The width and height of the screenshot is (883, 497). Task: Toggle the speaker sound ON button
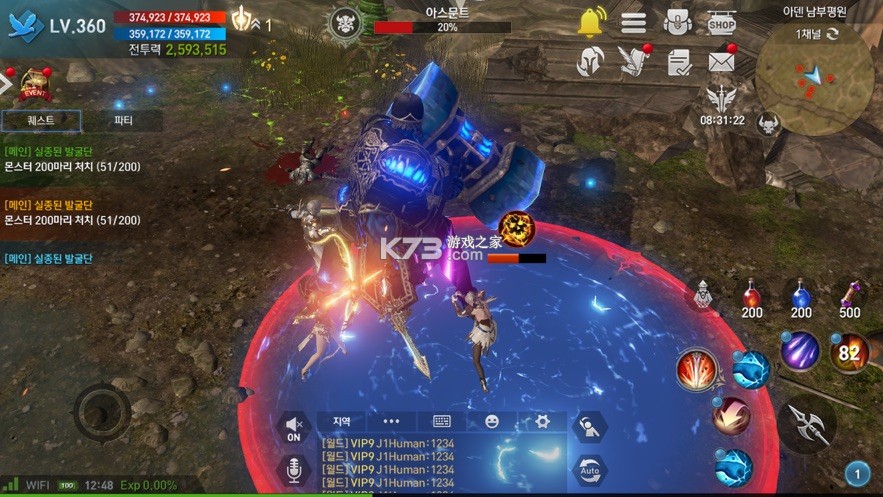294,427
